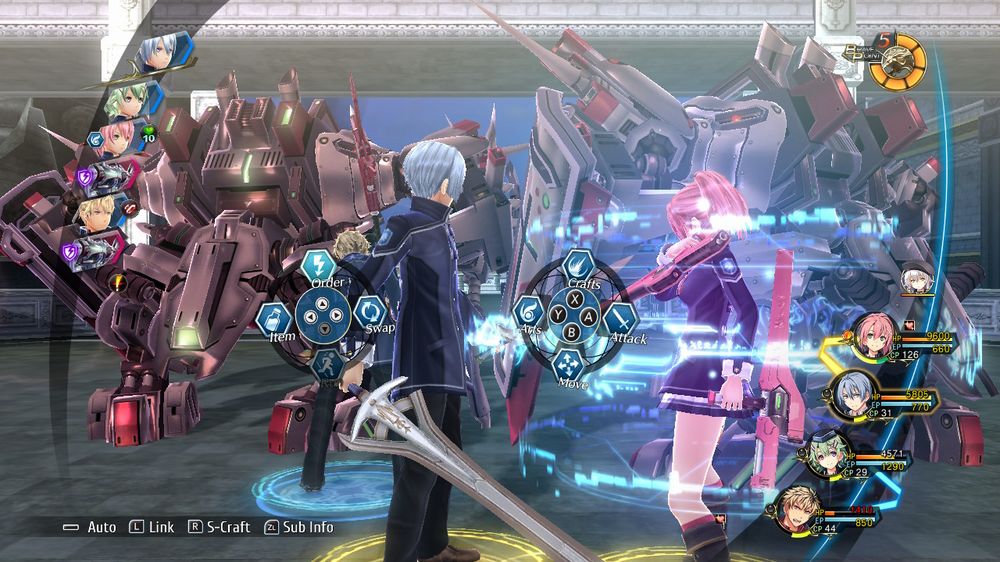Click the green-haired girl's party status portrait
The width and height of the screenshot is (1000, 562).
coord(829,454)
